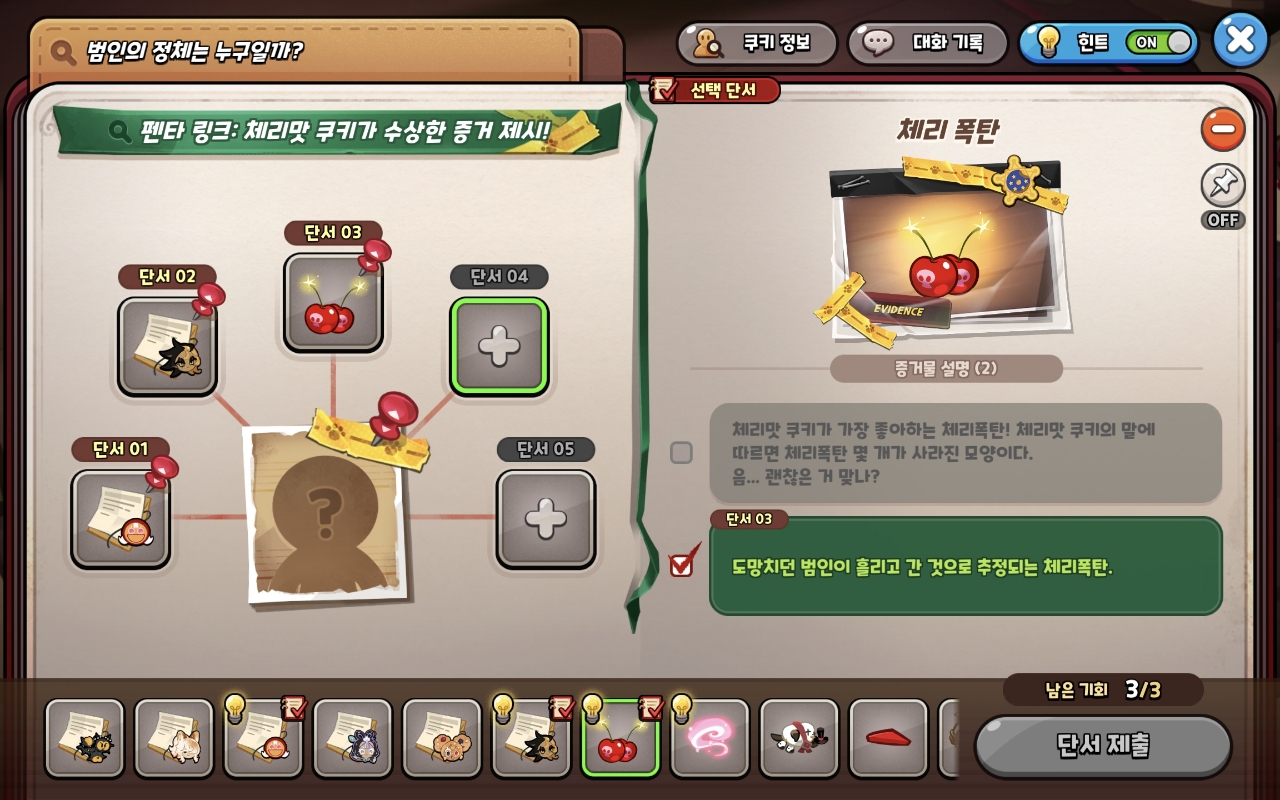The width and height of the screenshot is (1280, 800).
Task: Click the 단서 01 testimony note clue
Action: tap(121, 518)
